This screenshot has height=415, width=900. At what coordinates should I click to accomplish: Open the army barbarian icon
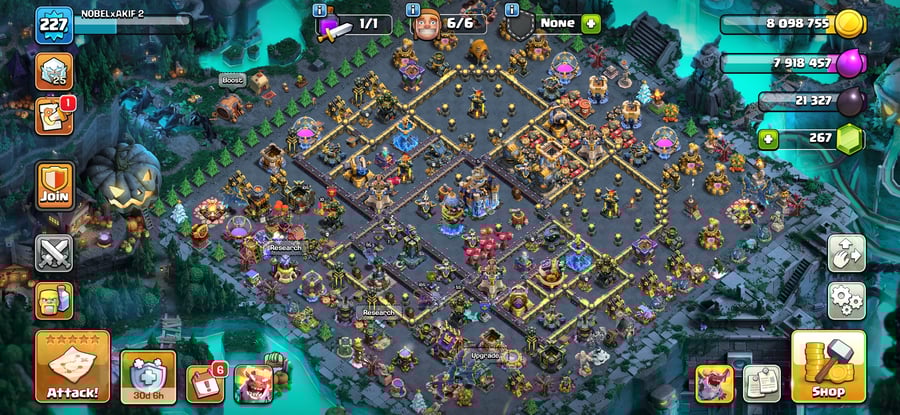point(54,299)
